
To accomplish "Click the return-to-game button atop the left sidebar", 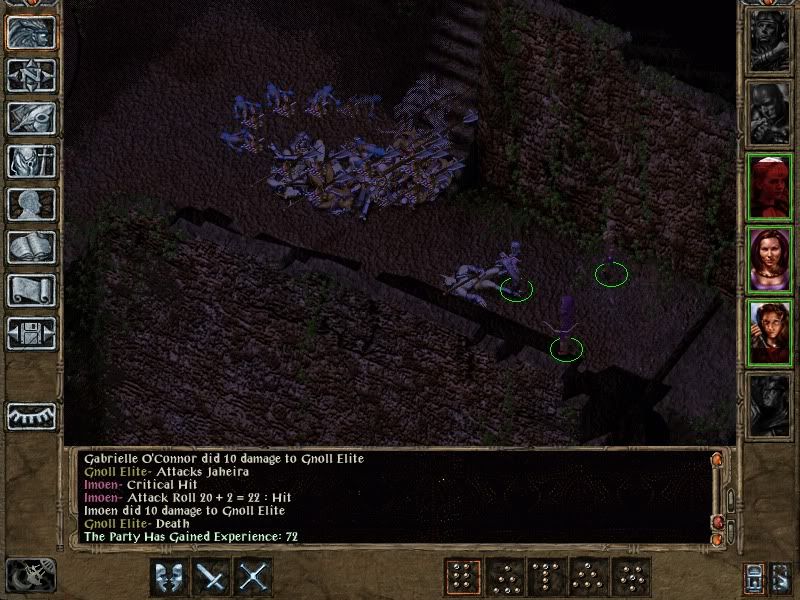I will coord(31,32).
